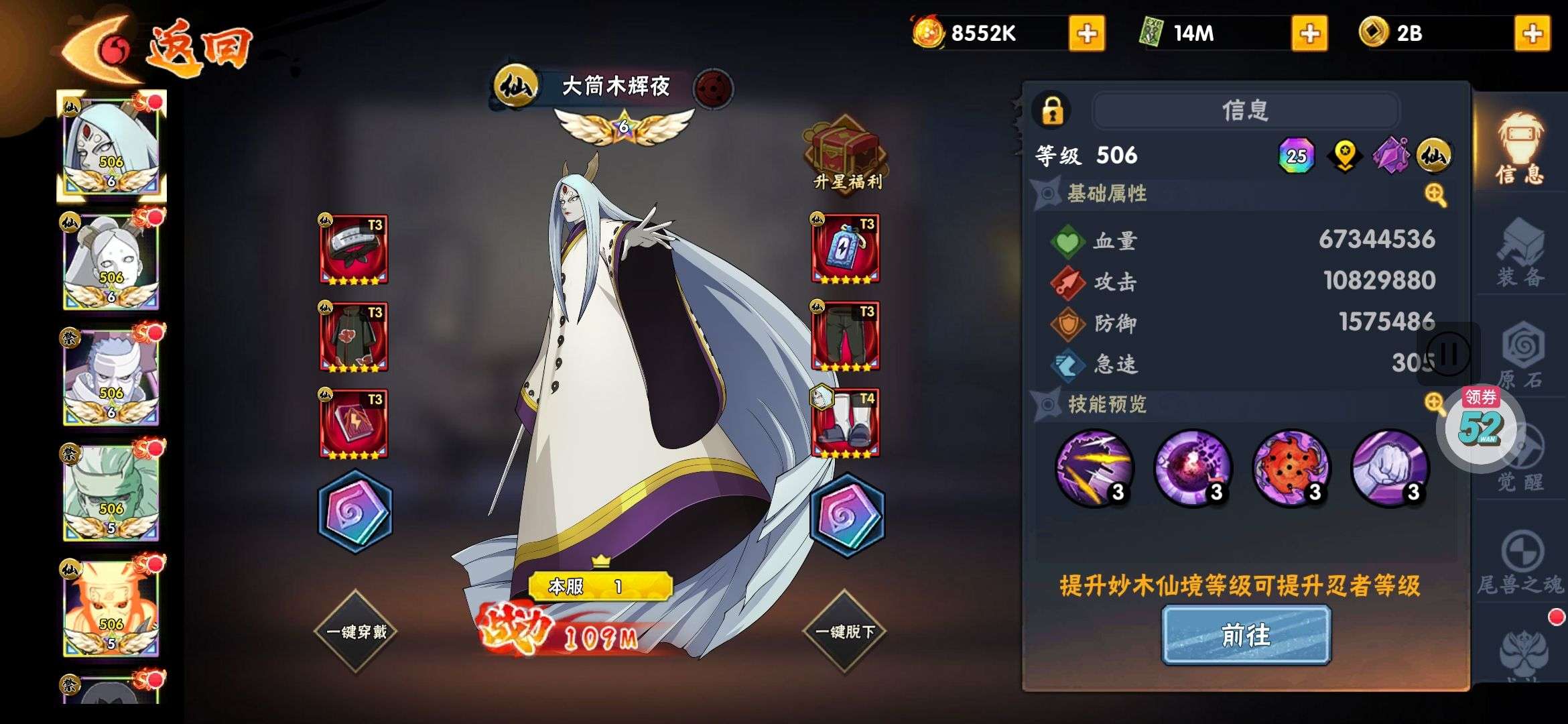Open the 升星福利 treasure chest
The width and height of the screenshot is (1568, 724).
coord(846,156)
